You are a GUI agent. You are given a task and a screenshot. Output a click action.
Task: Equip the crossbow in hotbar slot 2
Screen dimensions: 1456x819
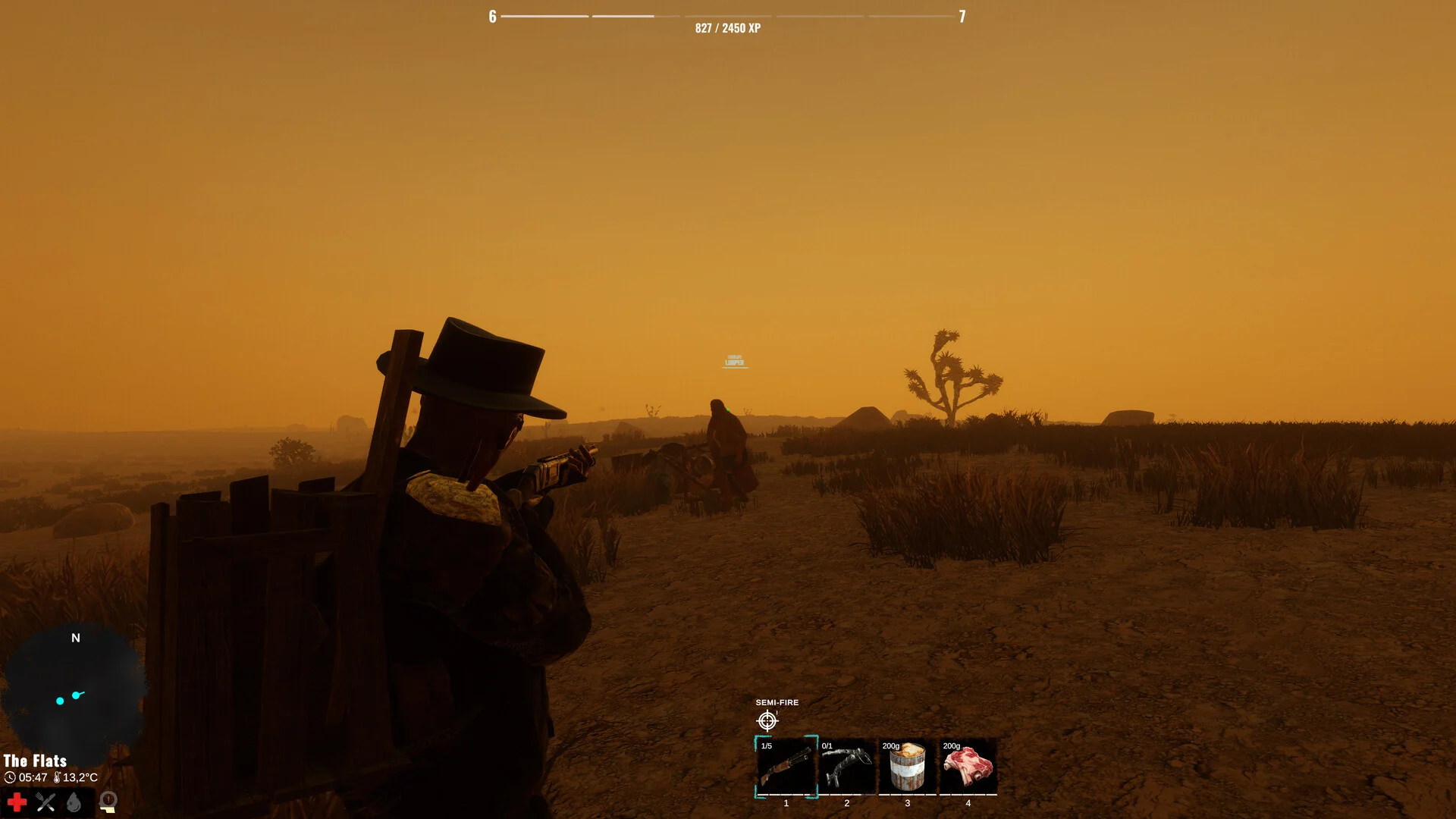[x=846, y=767]
